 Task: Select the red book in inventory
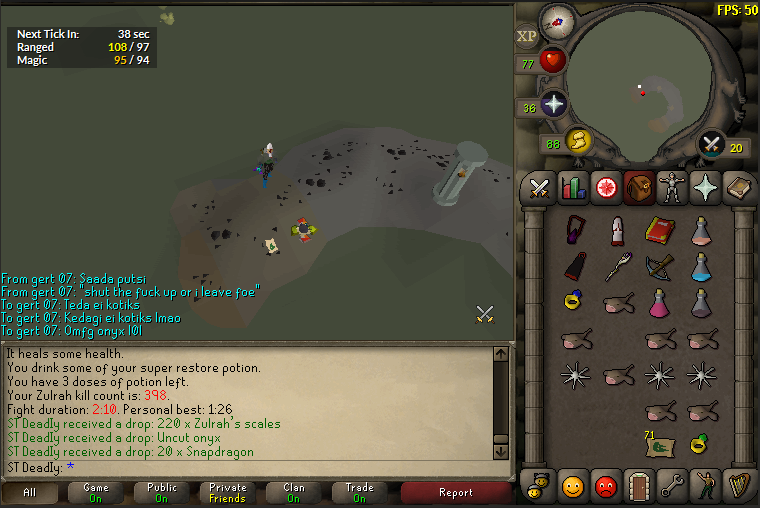[x=659, y=231]
